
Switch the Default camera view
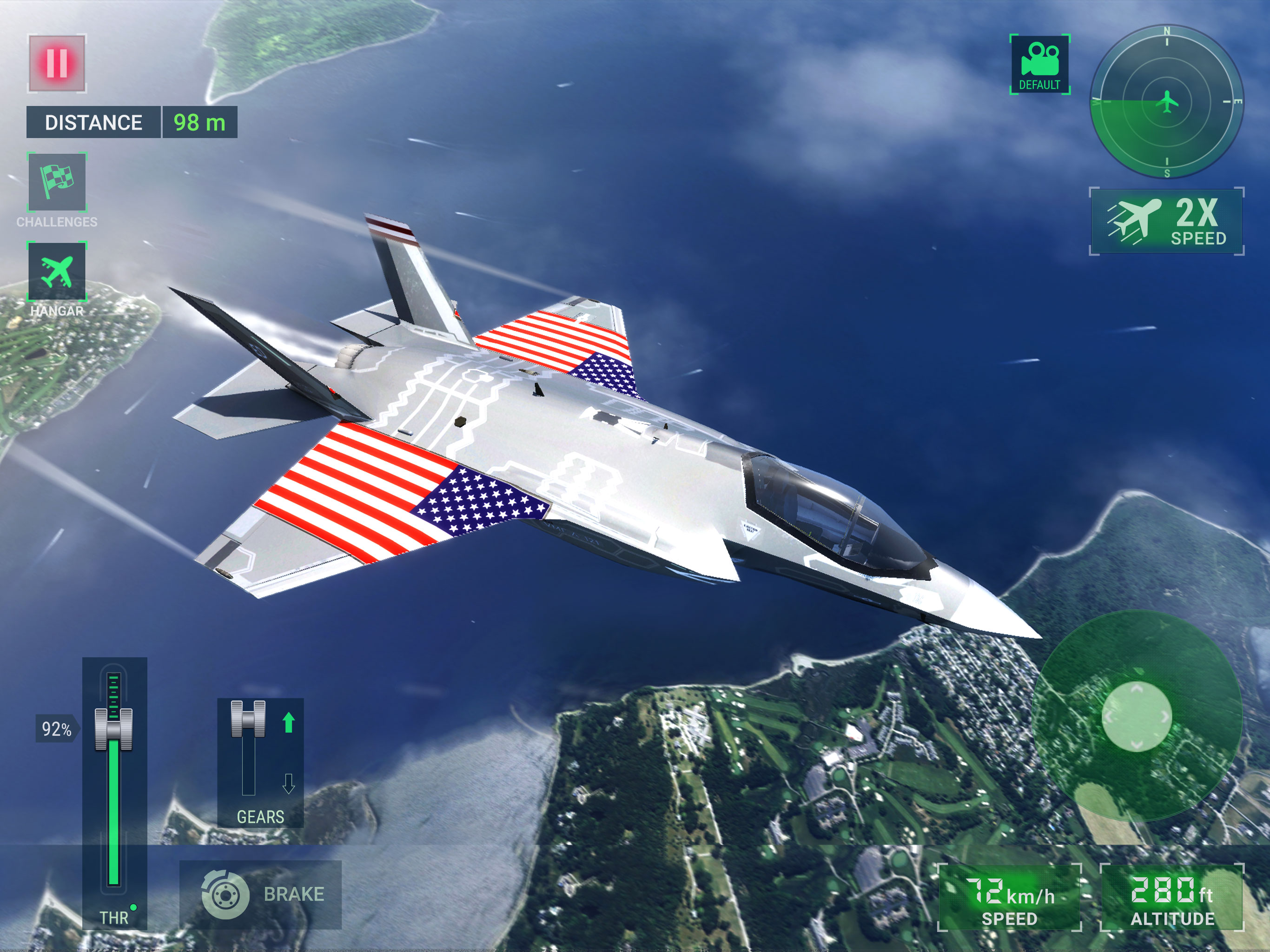[x=1039, y=64]
